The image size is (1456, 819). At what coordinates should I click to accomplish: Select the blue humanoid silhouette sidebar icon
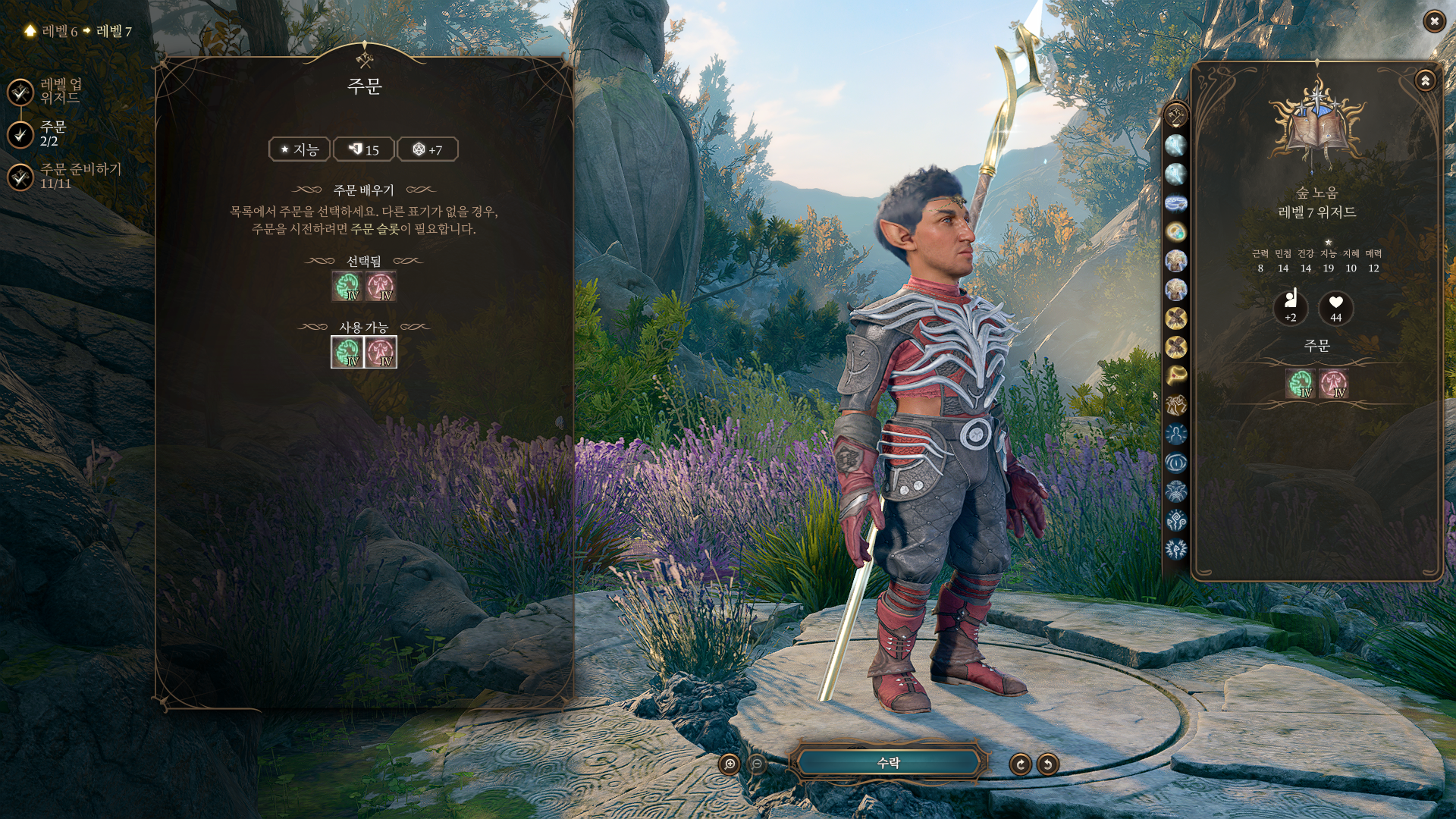(1176, 434)
